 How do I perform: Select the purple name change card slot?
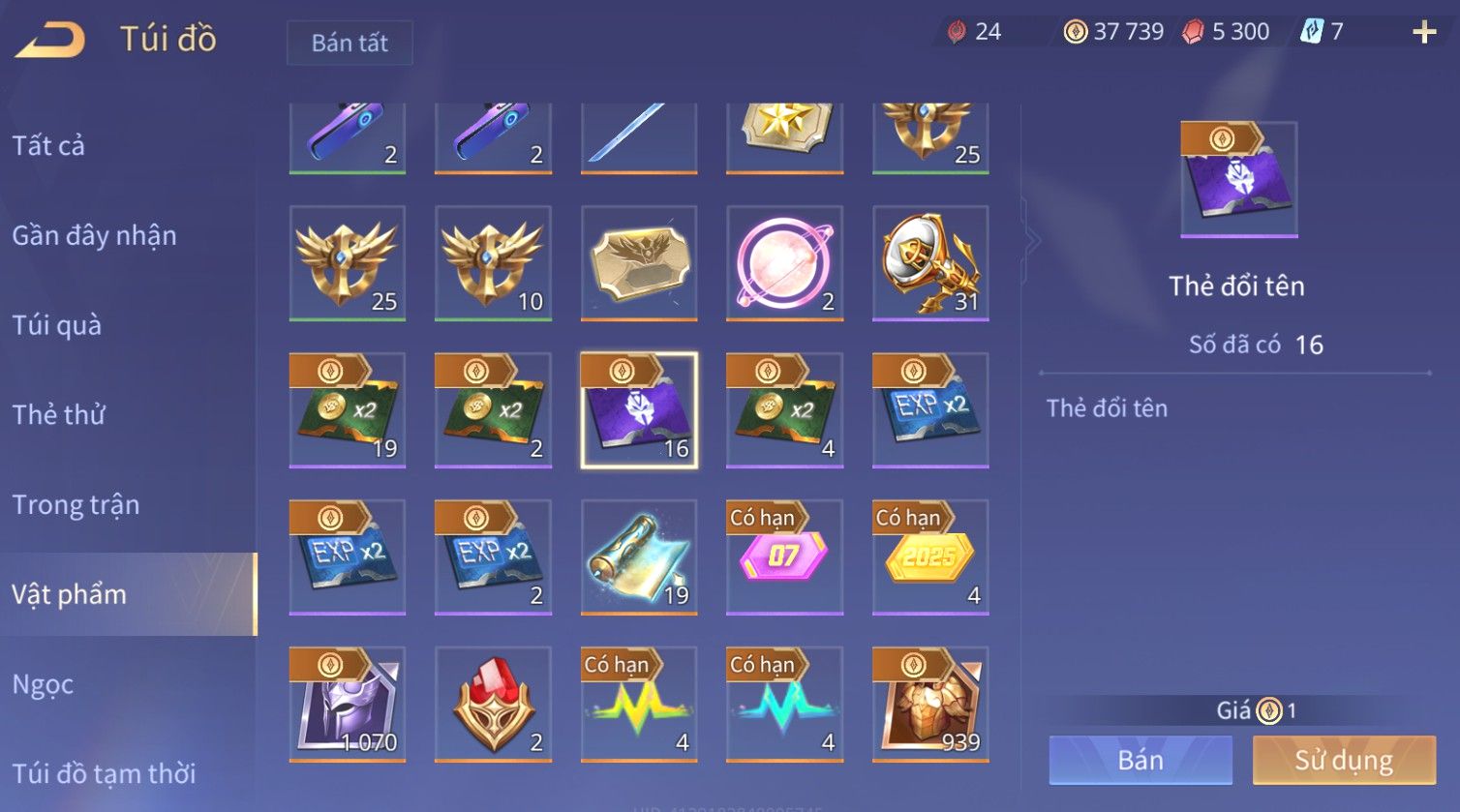639,410
